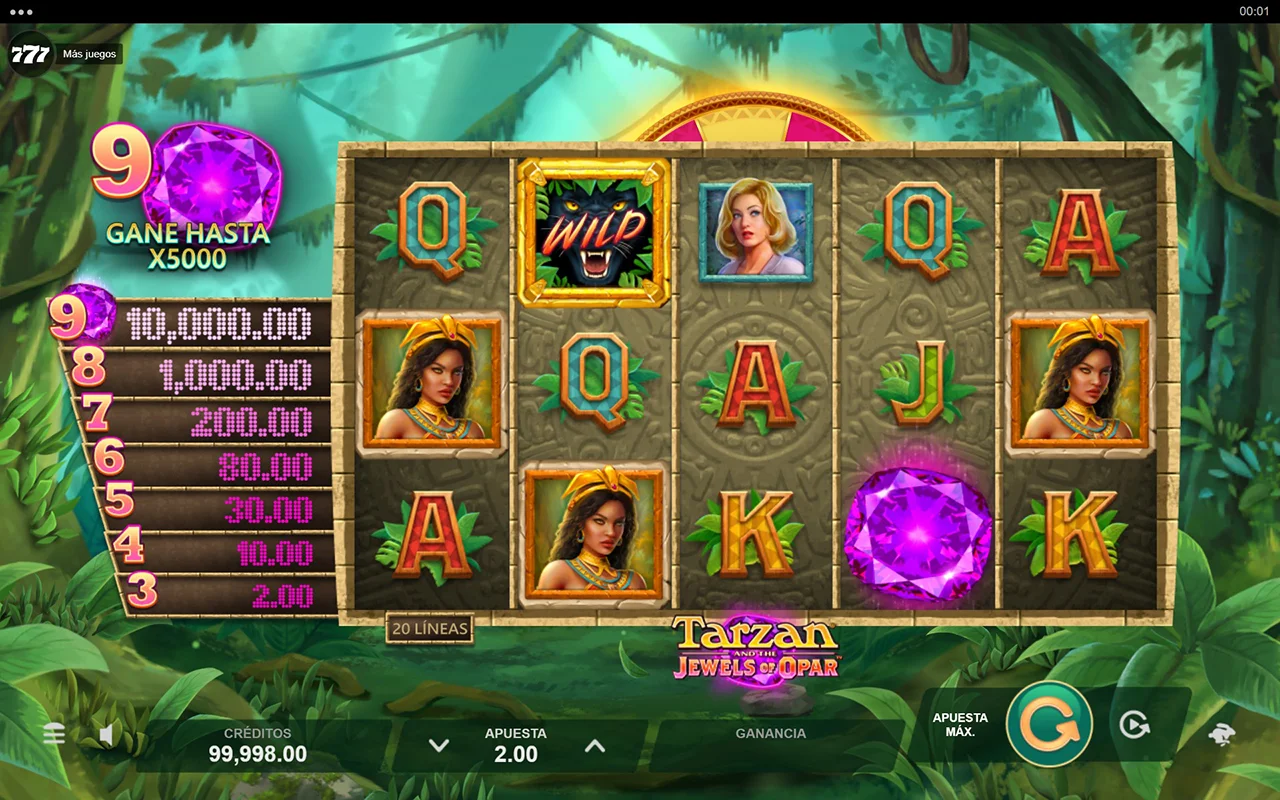Screen dimensions: 1280x800
Task: Open the three-dot window menu
Action: 20,11
